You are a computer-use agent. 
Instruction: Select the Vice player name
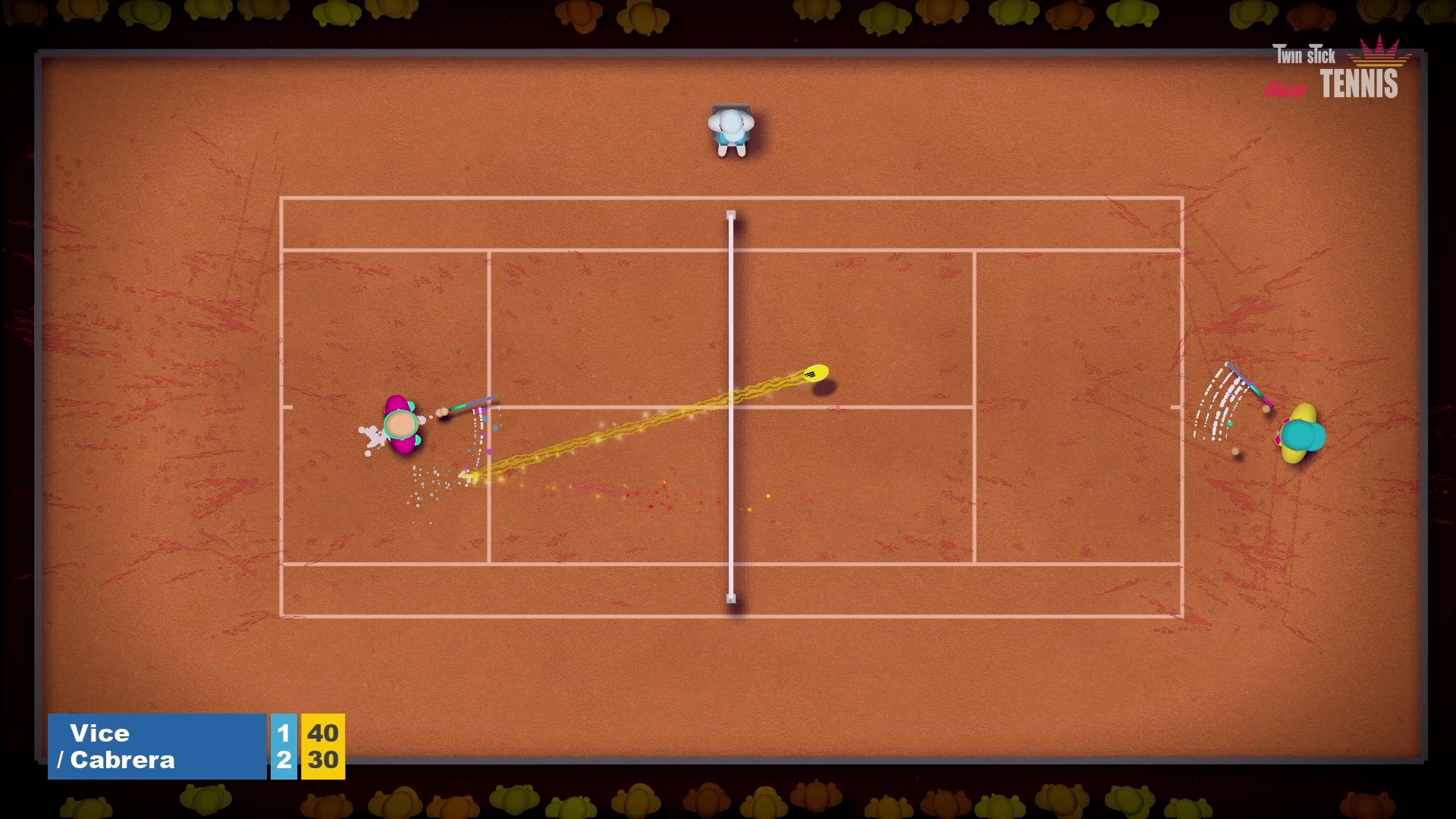point(99,733)
